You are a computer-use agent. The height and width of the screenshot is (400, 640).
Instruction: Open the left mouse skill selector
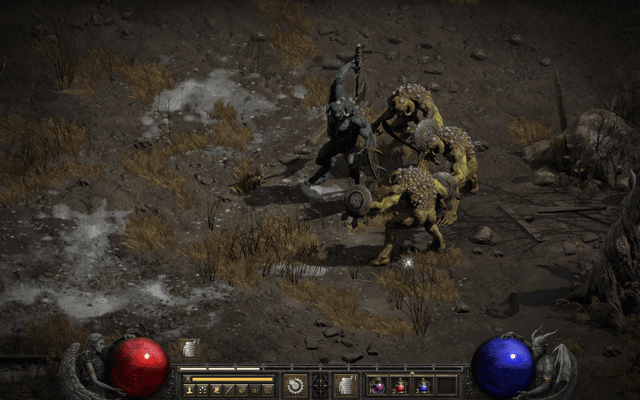pos(296,385)
